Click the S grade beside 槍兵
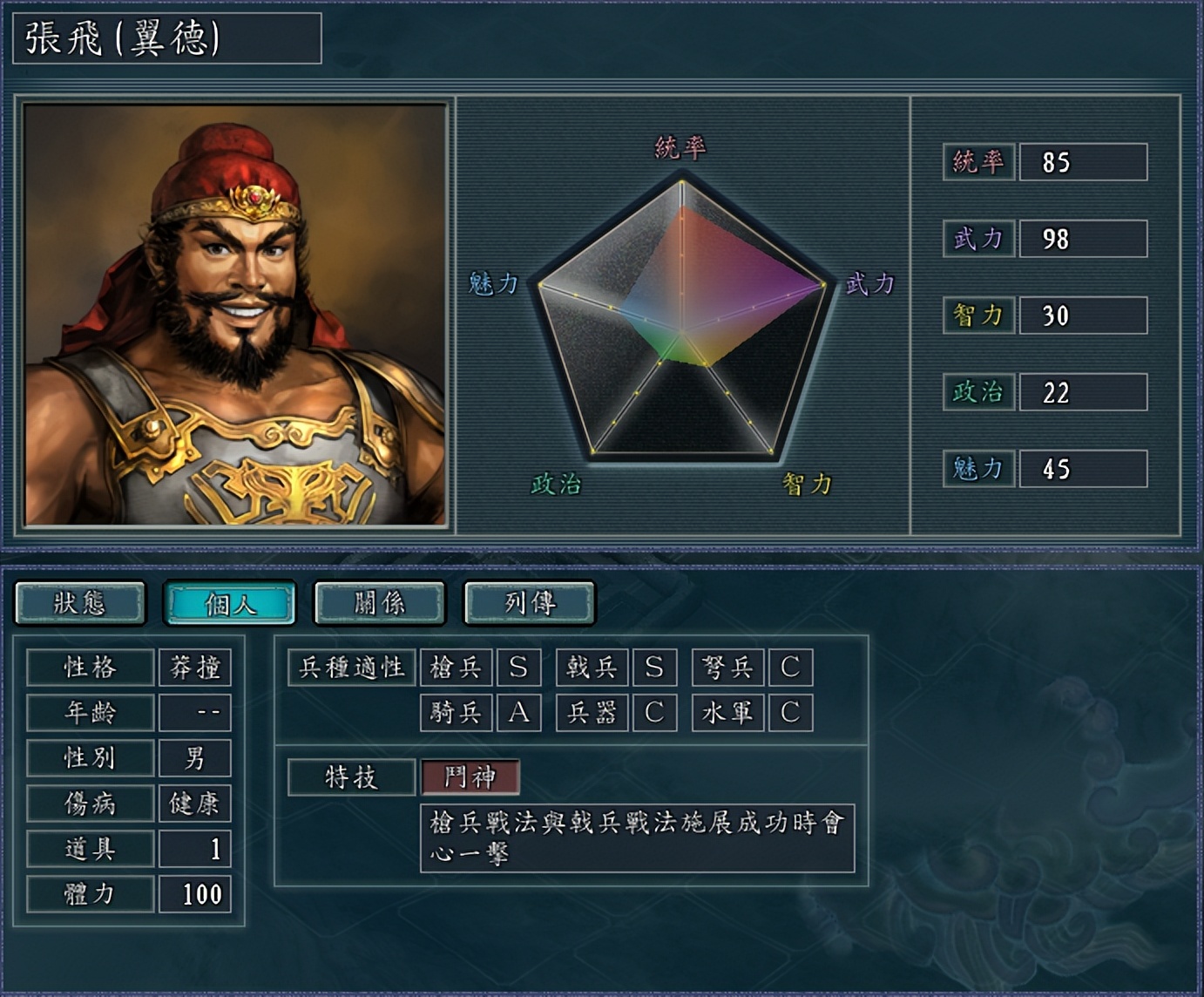This screenshot has height=997, width=1204. point(517,667)
